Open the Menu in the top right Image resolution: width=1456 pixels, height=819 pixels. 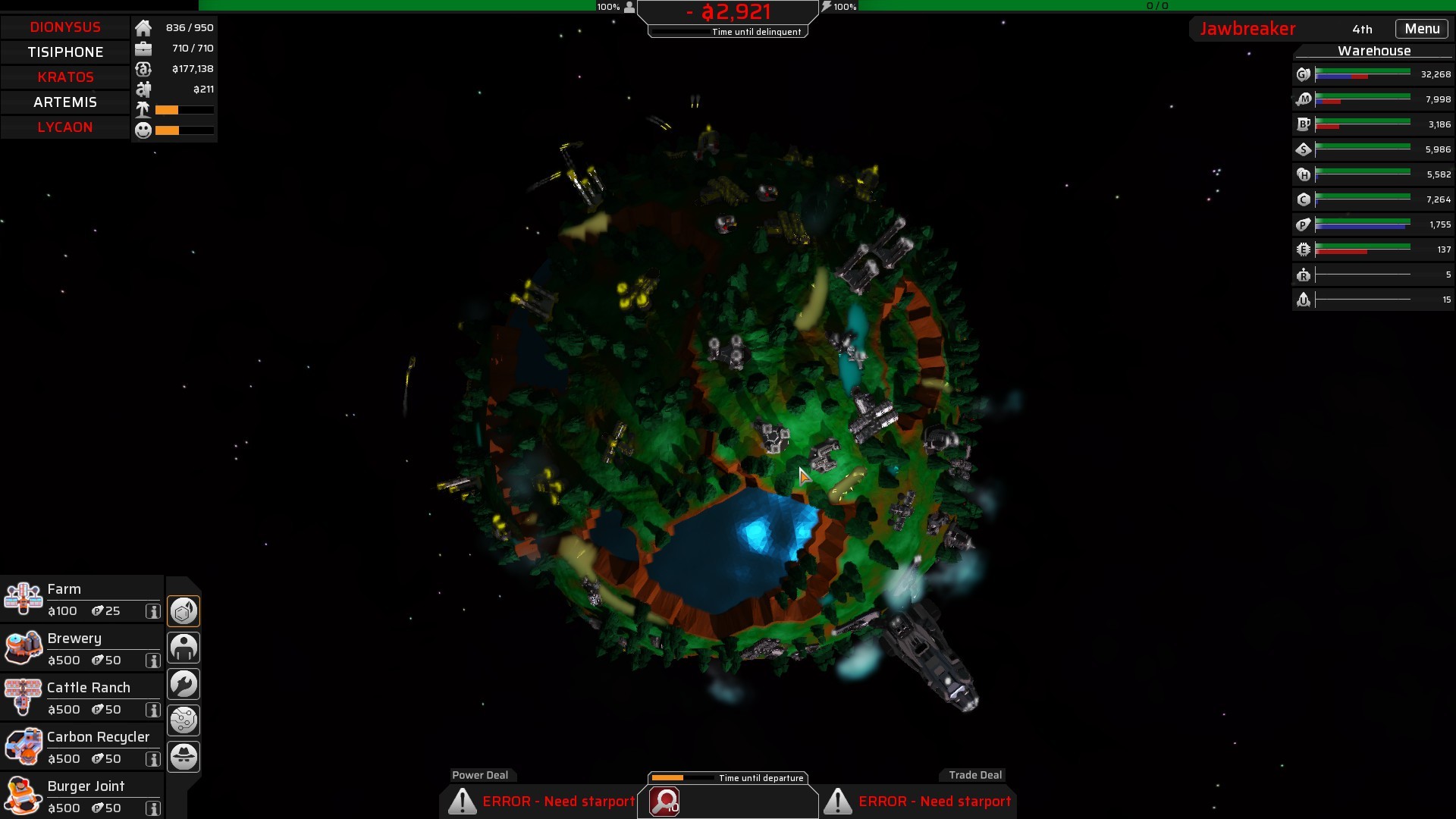pyautogui.click(x=1421, y=28)
